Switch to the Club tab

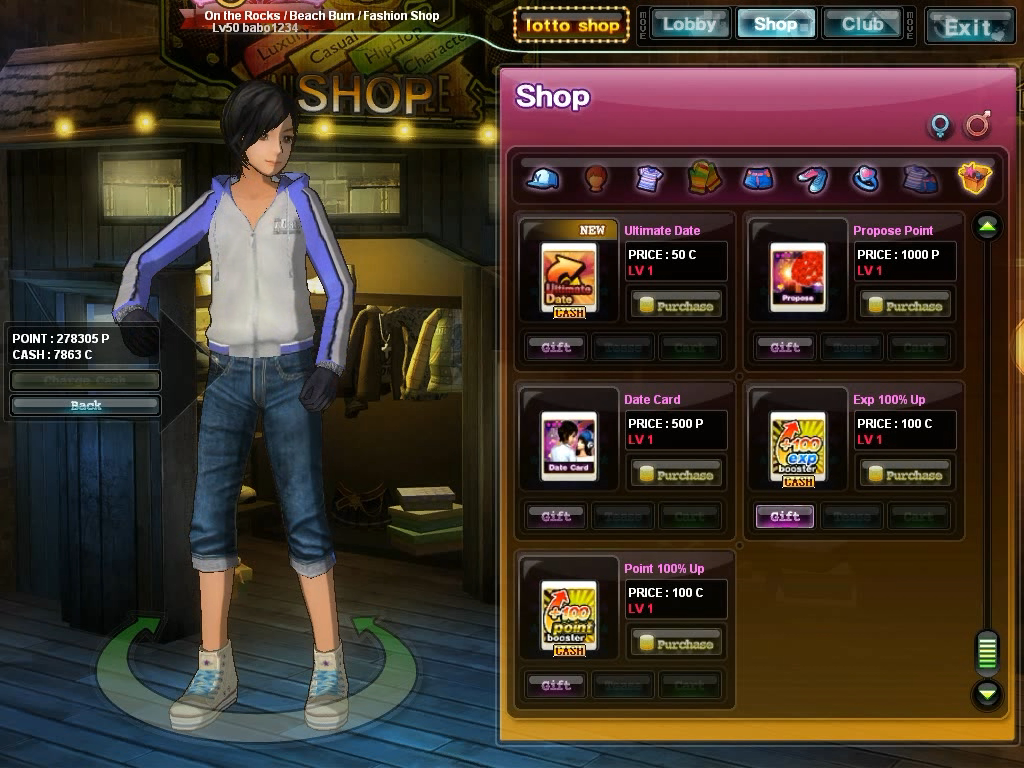tap(862, 24)
